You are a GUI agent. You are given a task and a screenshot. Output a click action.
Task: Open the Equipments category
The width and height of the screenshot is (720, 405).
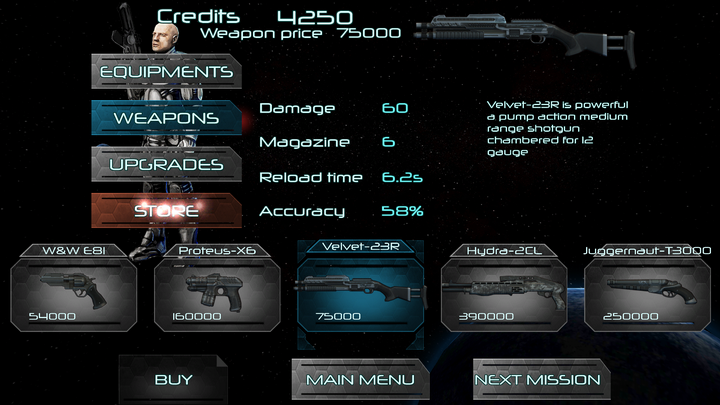[165, 72]
